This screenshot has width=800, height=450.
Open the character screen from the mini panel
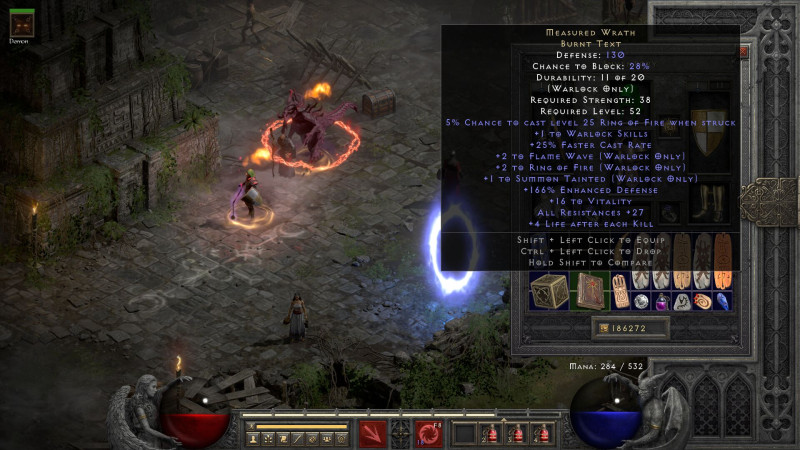click(x=255, y=438)
